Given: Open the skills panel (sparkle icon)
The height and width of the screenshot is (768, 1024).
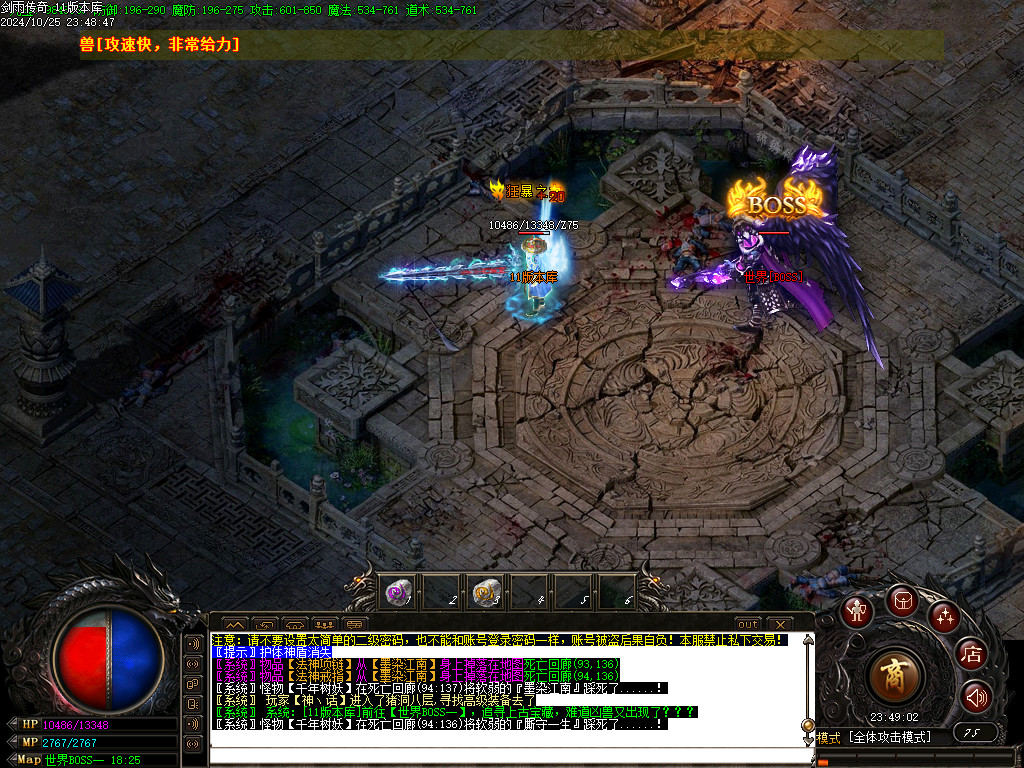Looking at the screenshot, I should 944,617.
